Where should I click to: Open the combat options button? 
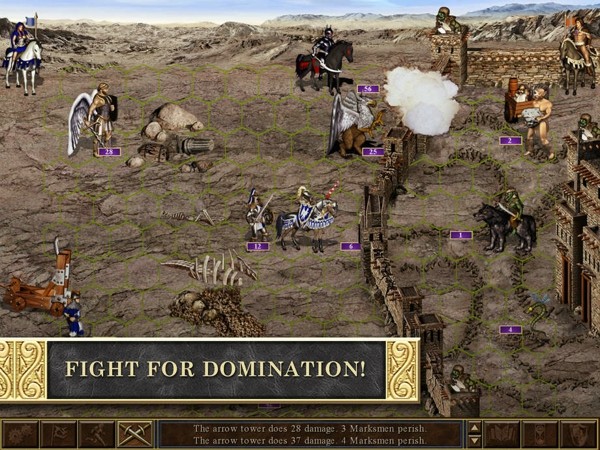click(x=20, y=434)
